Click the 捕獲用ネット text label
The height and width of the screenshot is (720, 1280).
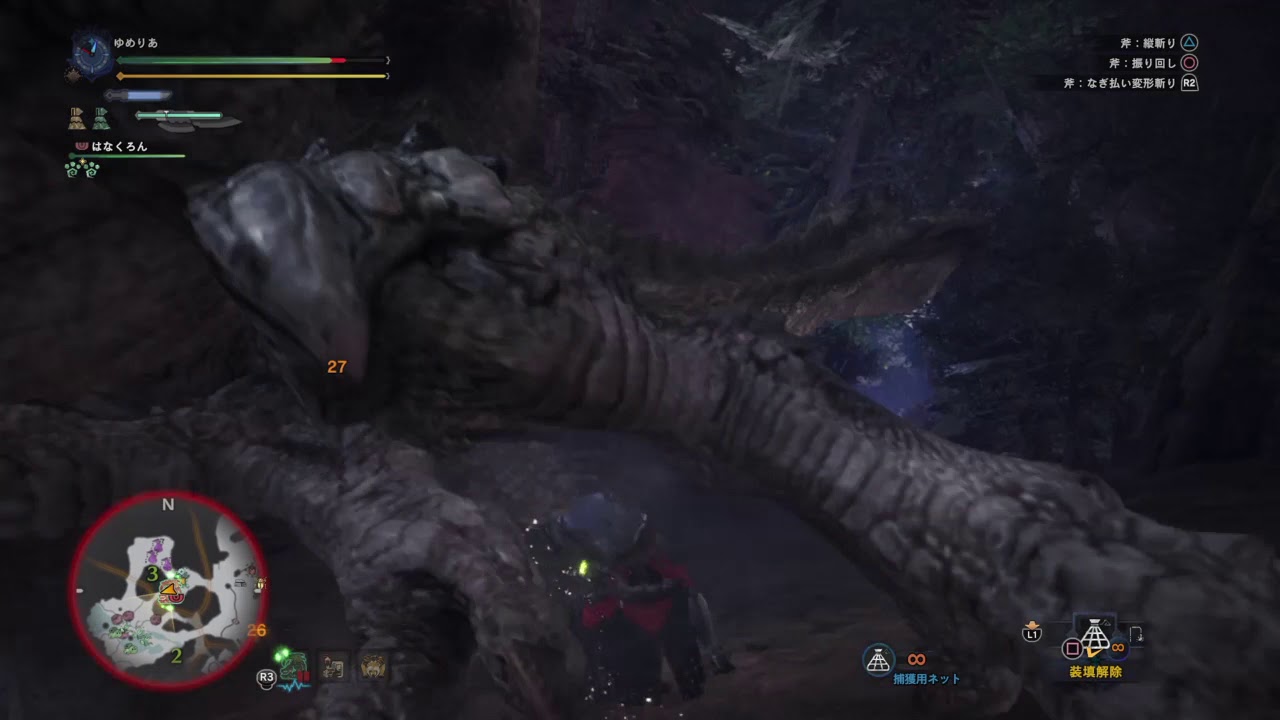point(925,677)
